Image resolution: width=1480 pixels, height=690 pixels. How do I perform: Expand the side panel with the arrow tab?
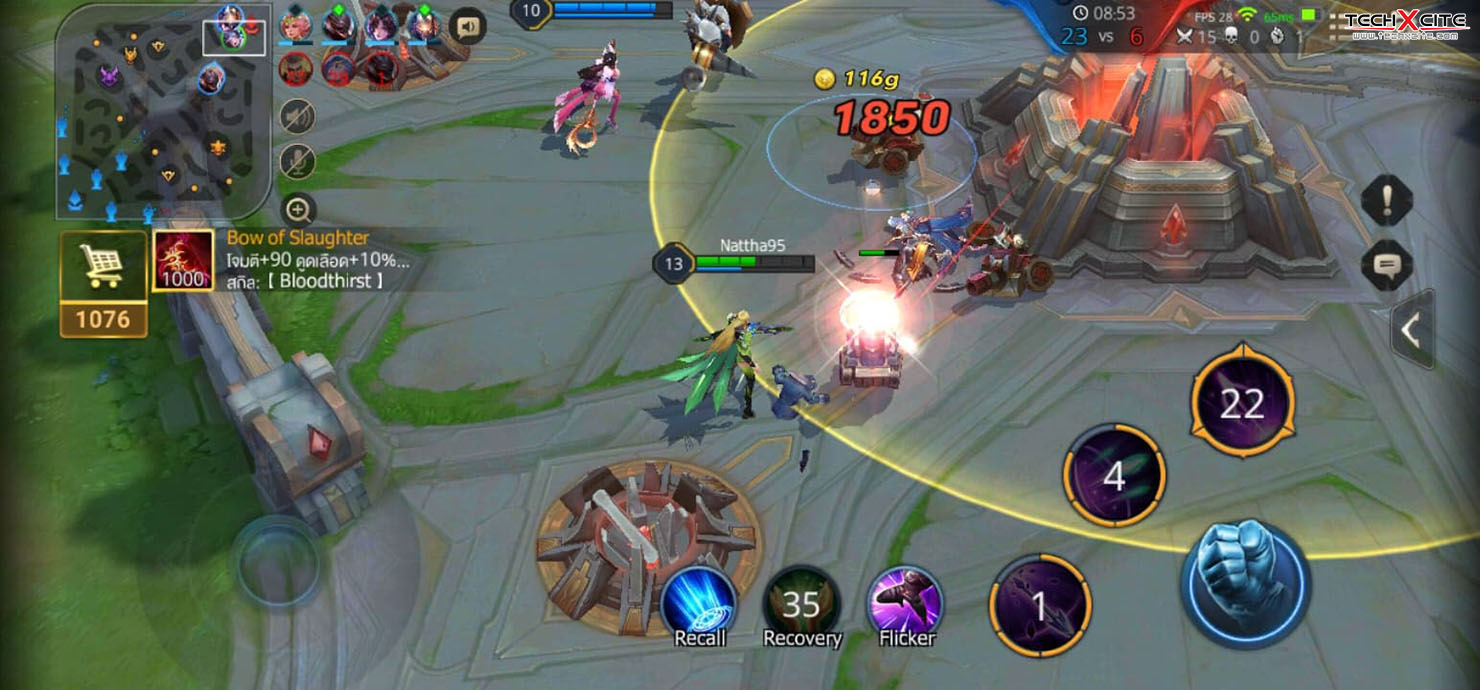click(x=1412, y=331)
